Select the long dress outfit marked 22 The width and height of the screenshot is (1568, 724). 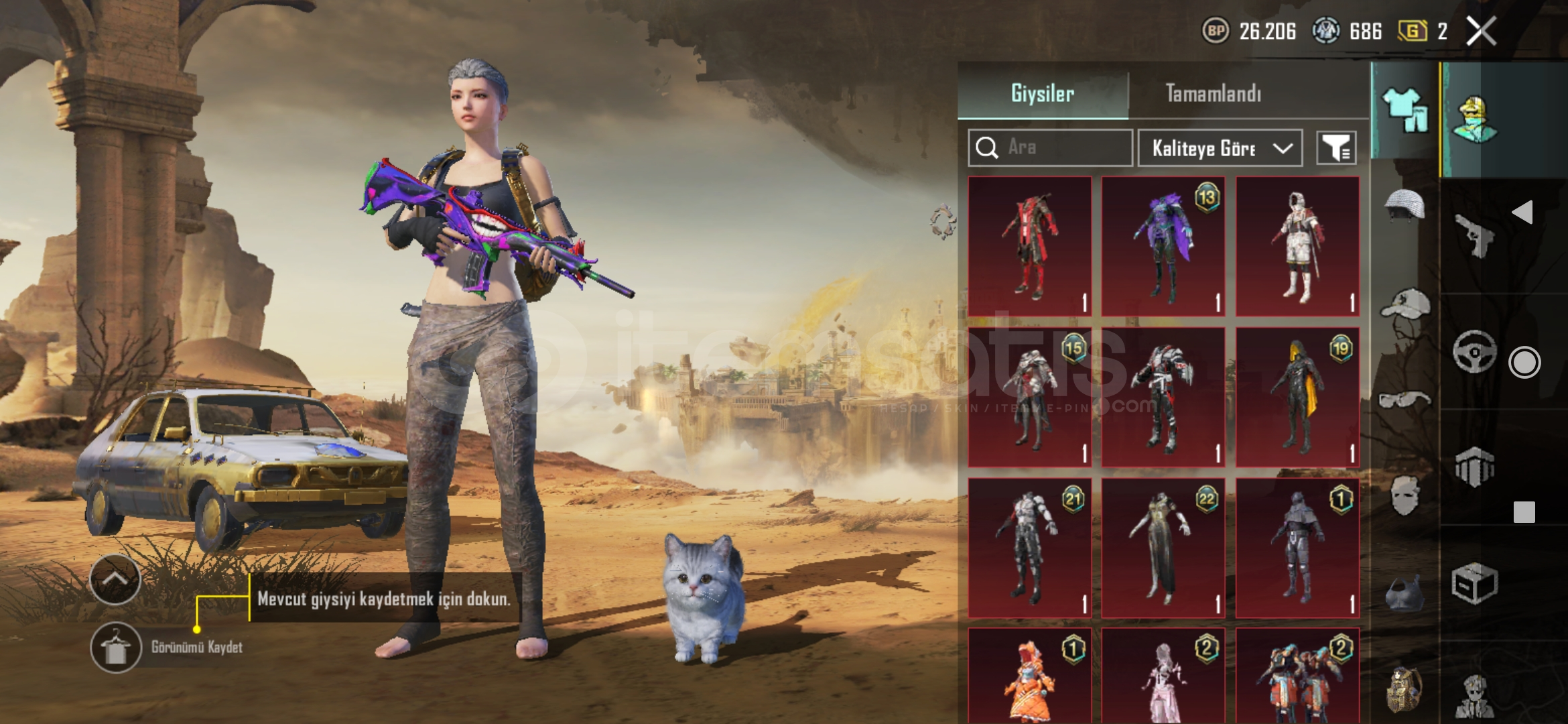1164,548
